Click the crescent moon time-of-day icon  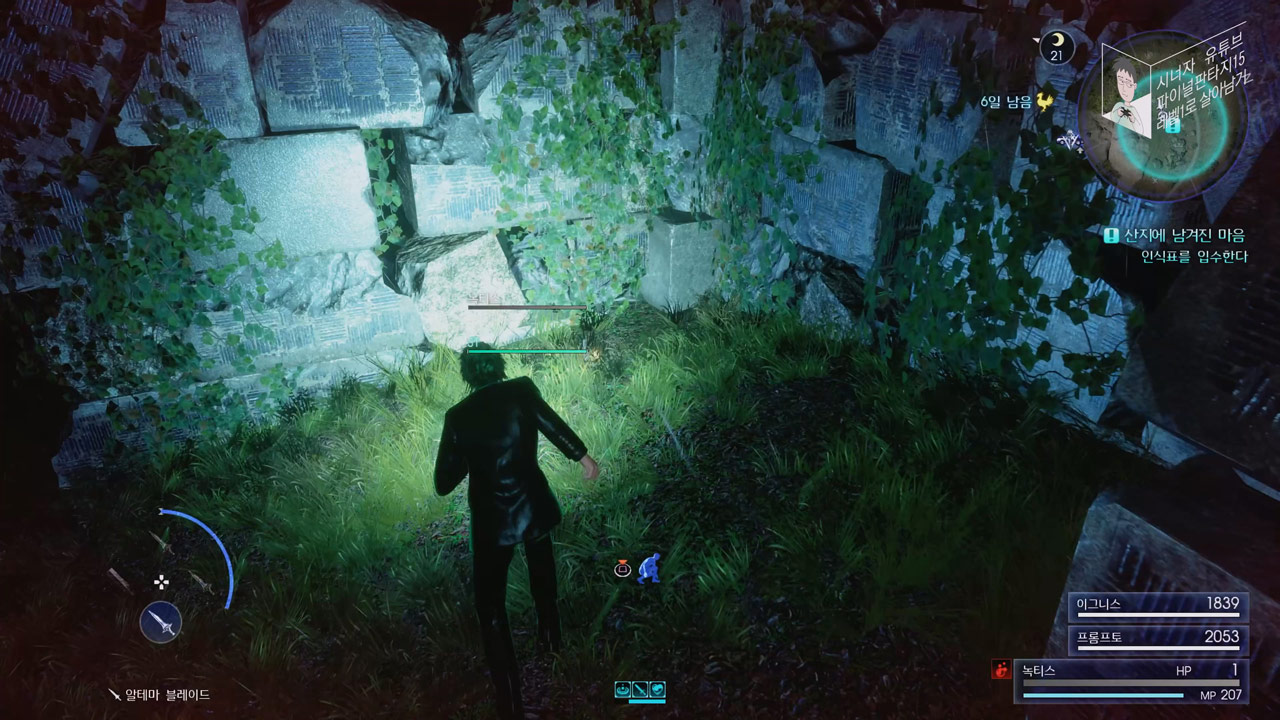(1057, 46)
